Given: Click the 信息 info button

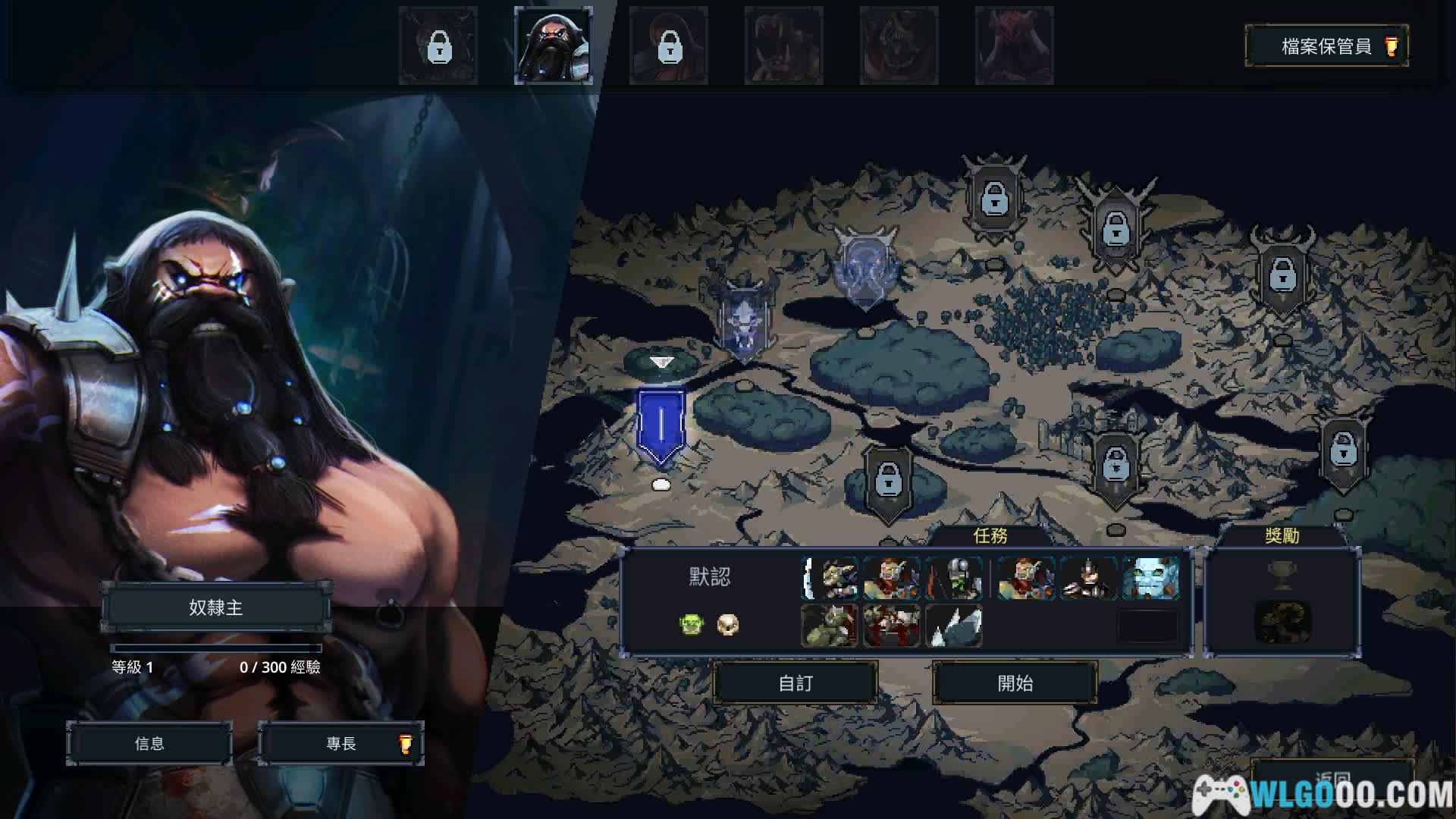Looking at the screenshot, I should pyautogui.click(x=149, y=744).
